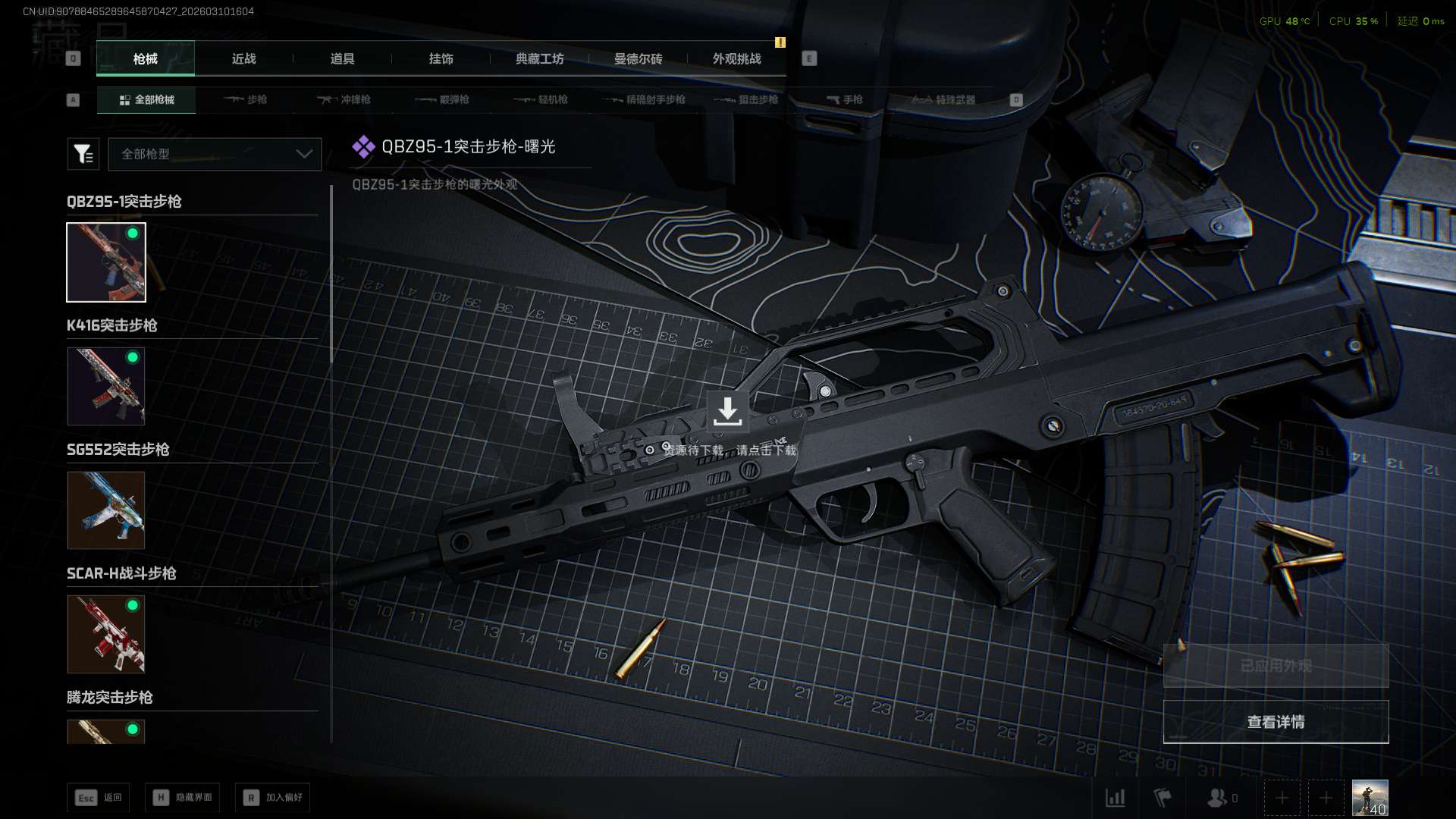
Task: Filter weapons by 步枪 (rifles)
Action: pyautogui.click(x=246, y=99)
